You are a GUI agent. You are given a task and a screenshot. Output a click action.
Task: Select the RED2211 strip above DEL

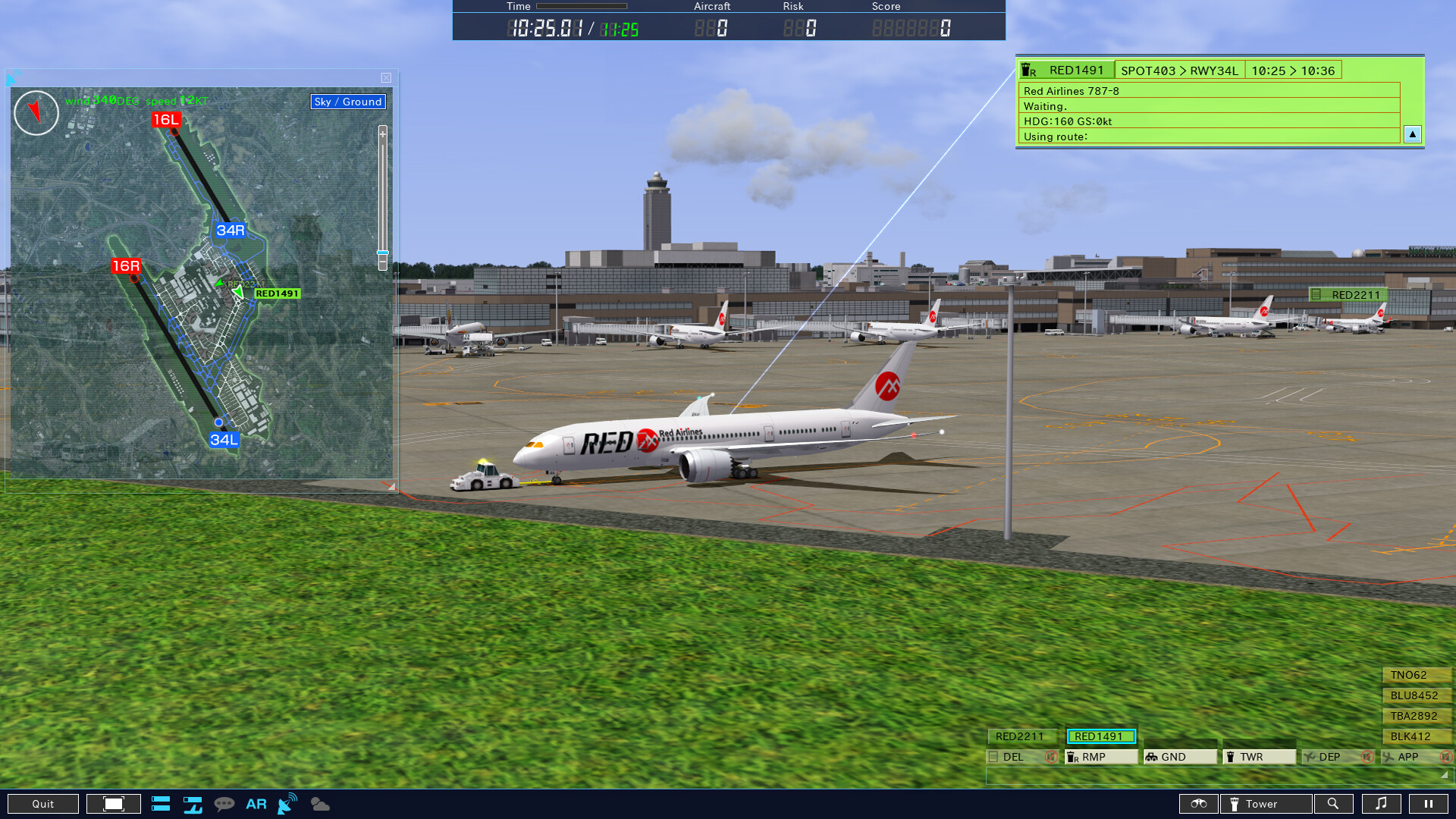coord(1020,736)
